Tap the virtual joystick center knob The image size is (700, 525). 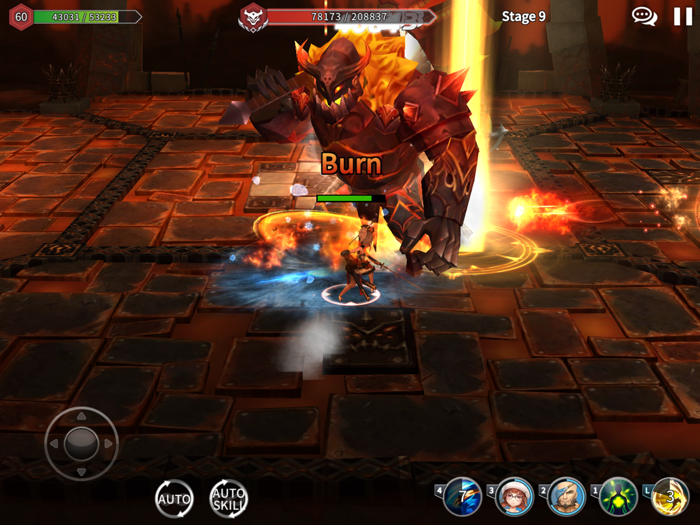[81, 443]
